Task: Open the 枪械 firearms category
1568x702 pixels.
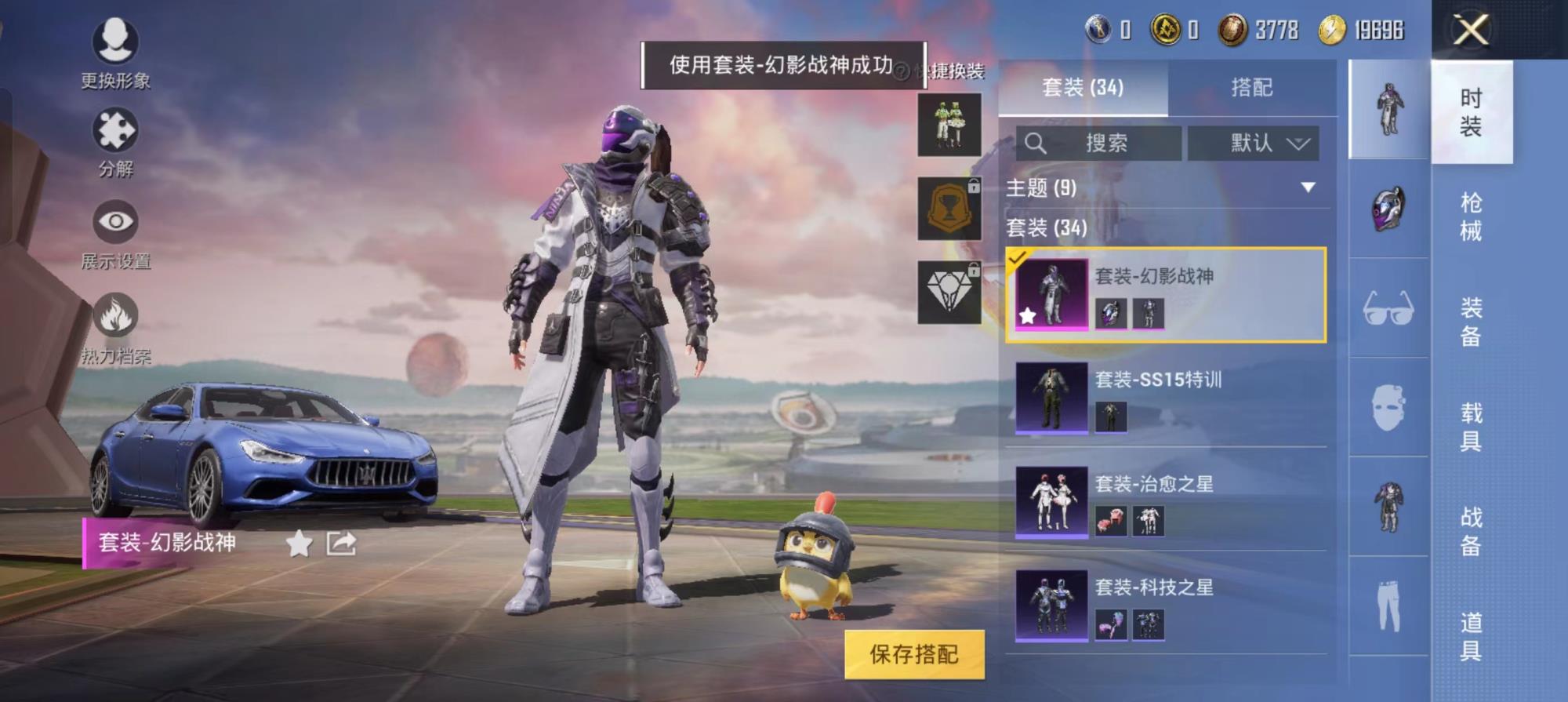Action: tap(1471, 216)
